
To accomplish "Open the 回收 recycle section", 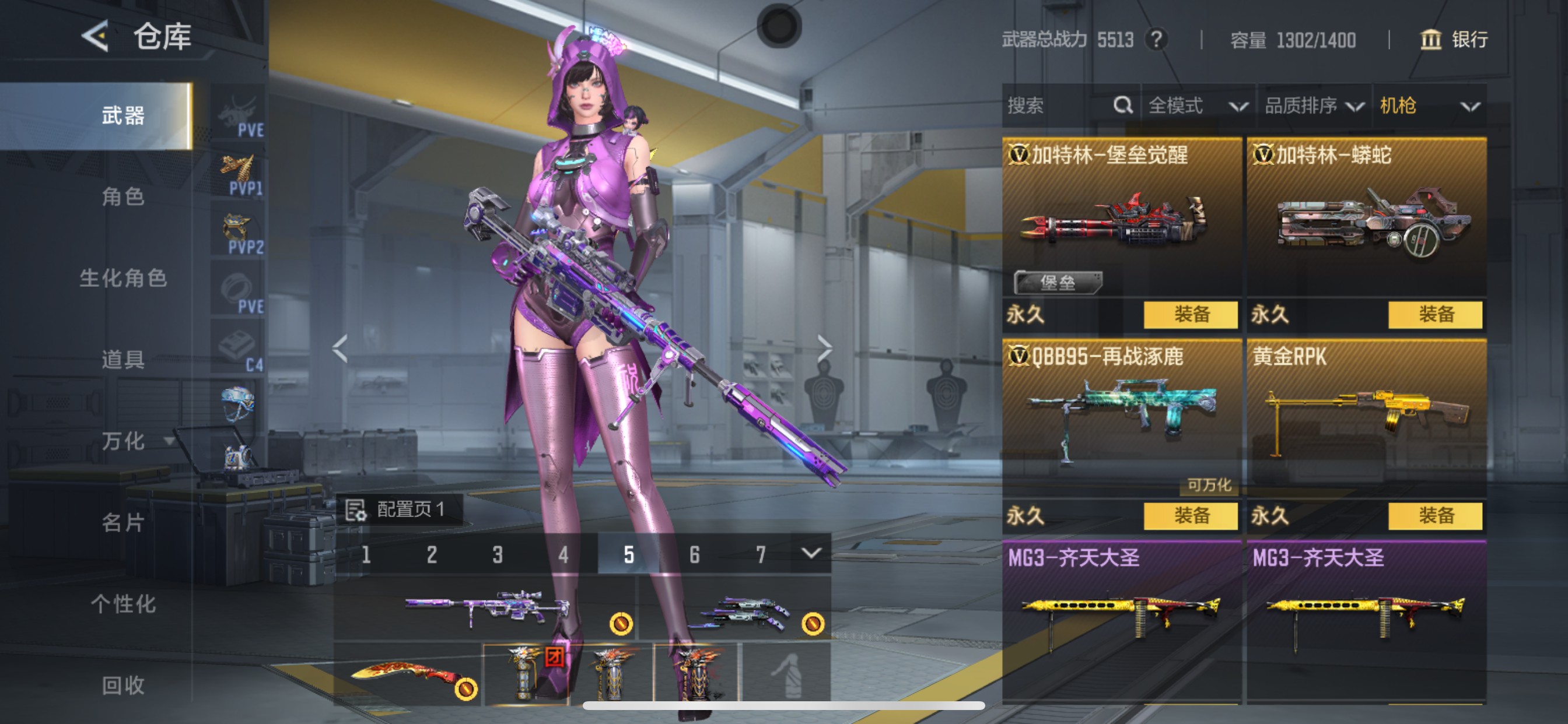I will pos(123,685).
